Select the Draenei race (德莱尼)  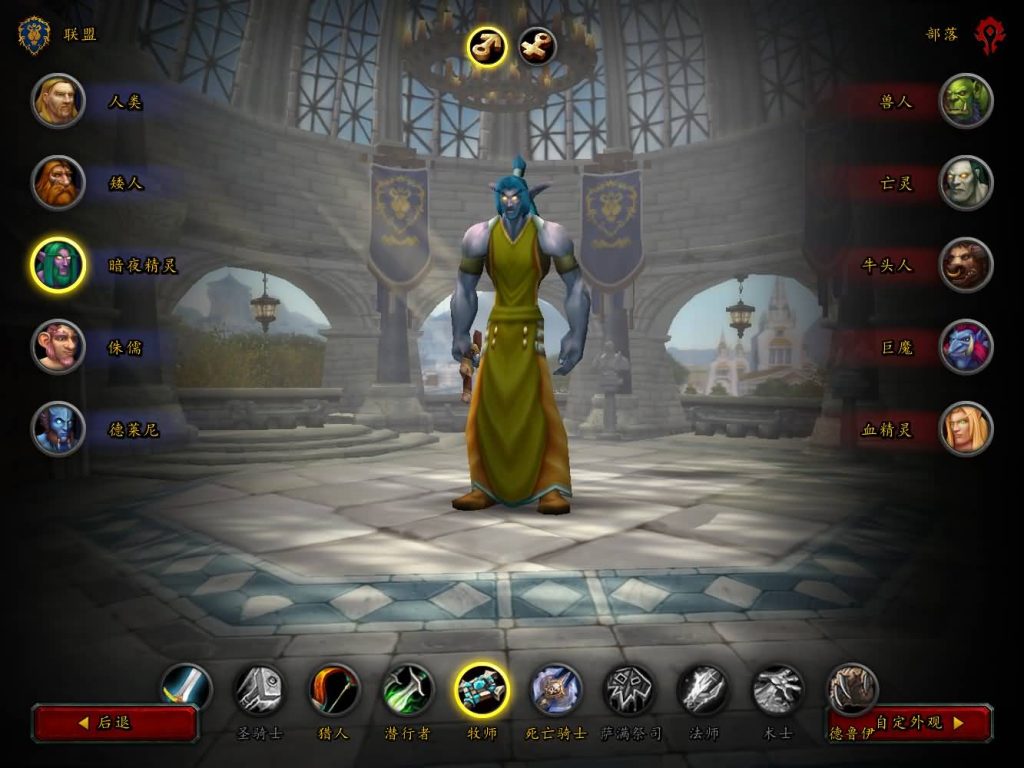click(x=58, y=429)
